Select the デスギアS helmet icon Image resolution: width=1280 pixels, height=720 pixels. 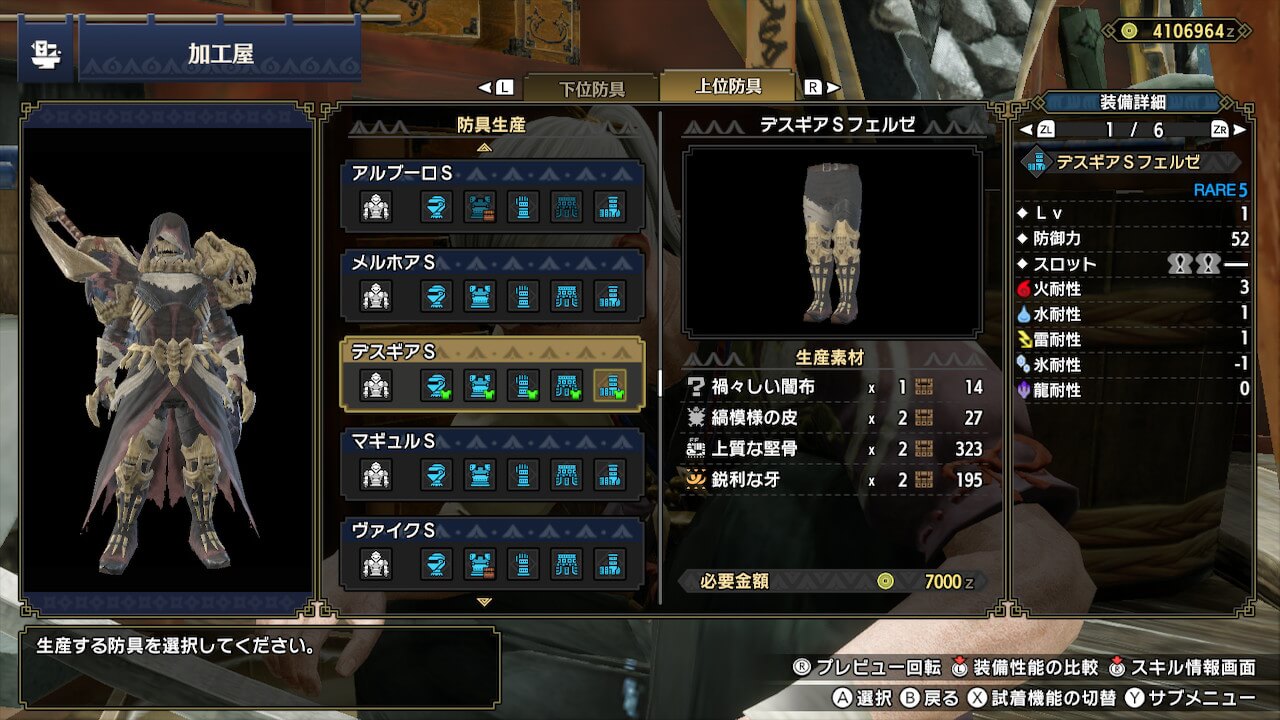tap(436, 385)
